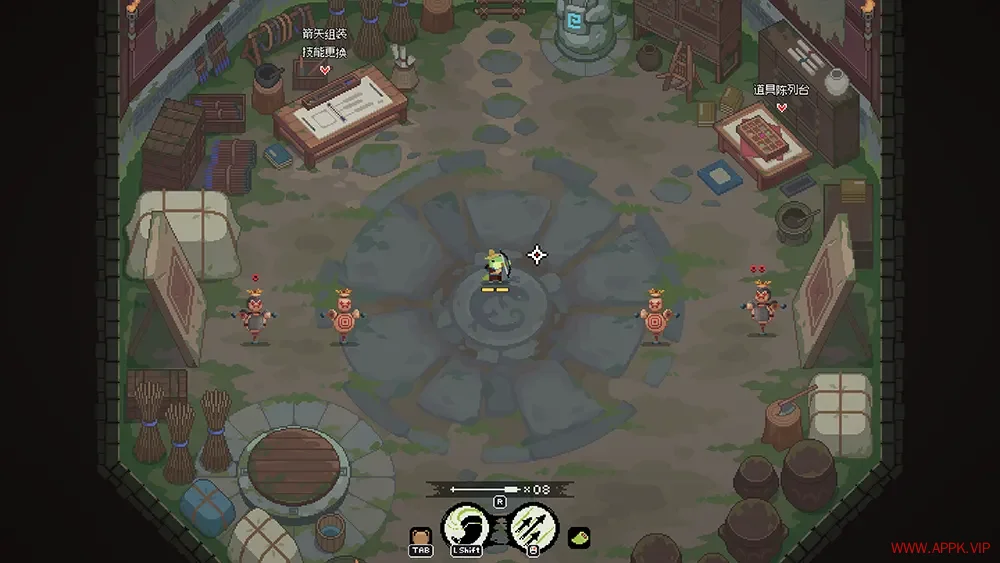The width and height of the screenshot is (1000, 563).
Task: Trigger the triple-arrow volley skill
Action: tap(533, 524)
